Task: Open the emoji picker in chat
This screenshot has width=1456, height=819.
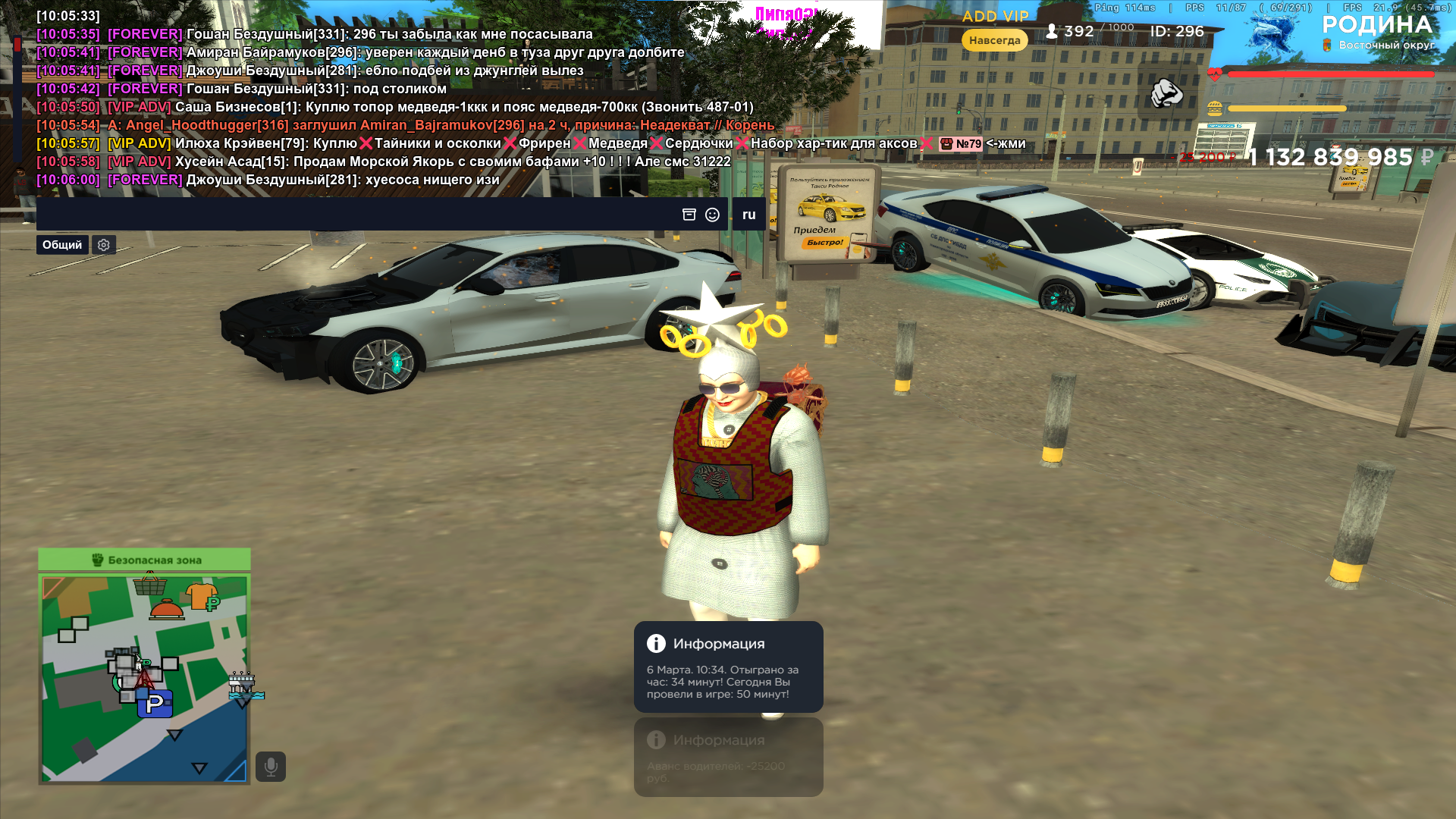Action: click(x=712, y=215)
